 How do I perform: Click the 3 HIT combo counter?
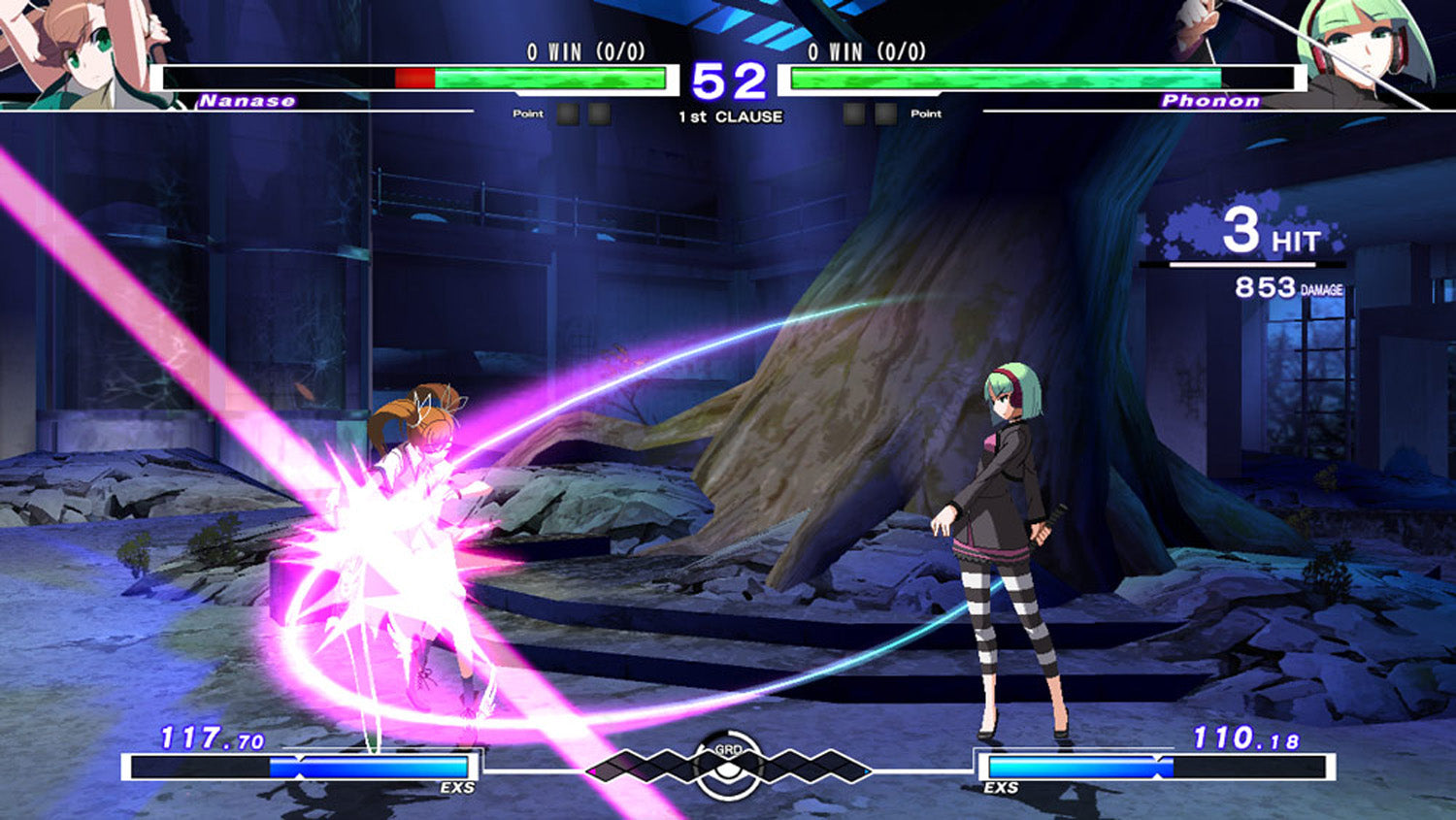tap(1272, 230)
